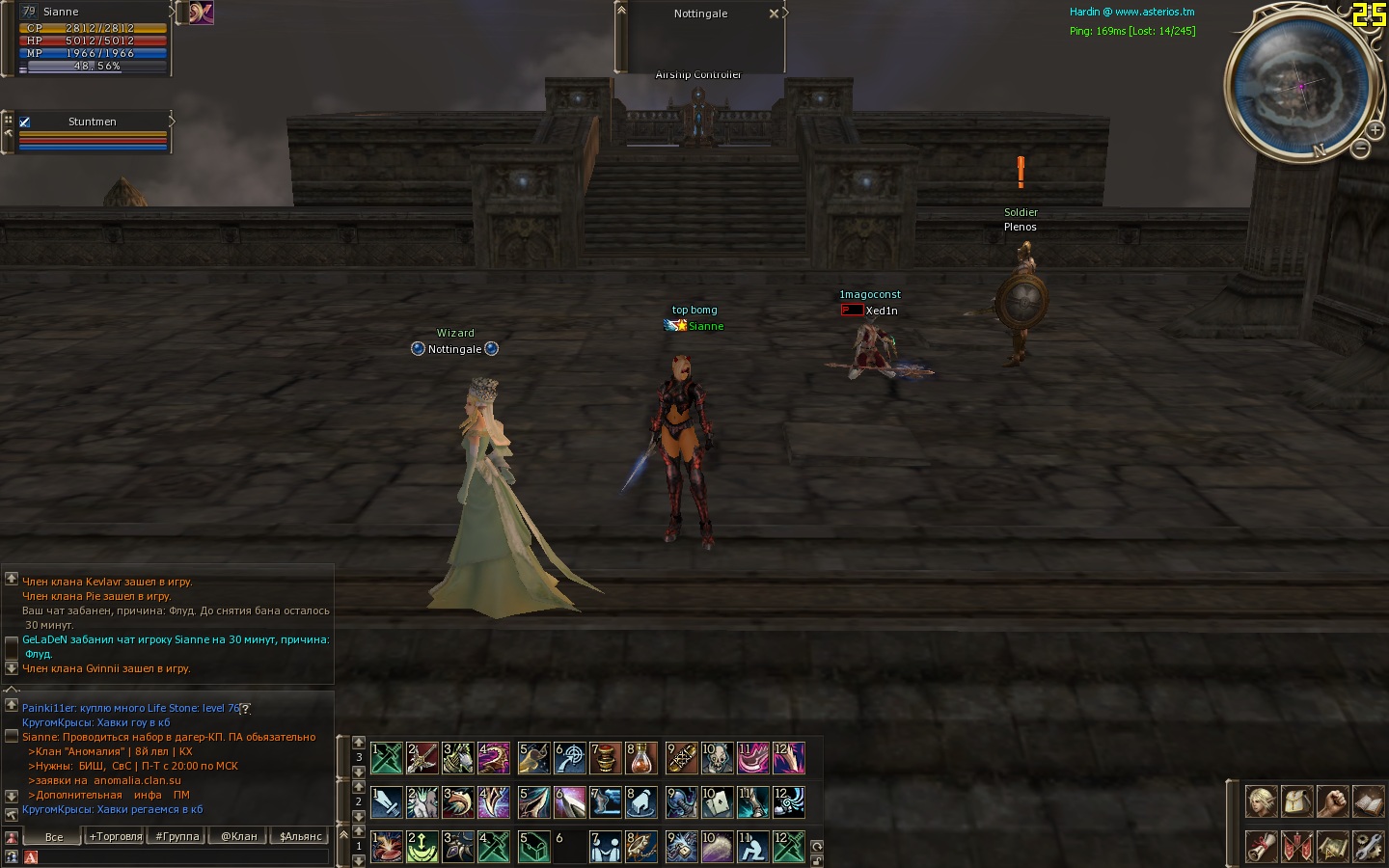
Task: Switch to the +Торговля chat tab
Action: tap(115, 836)
